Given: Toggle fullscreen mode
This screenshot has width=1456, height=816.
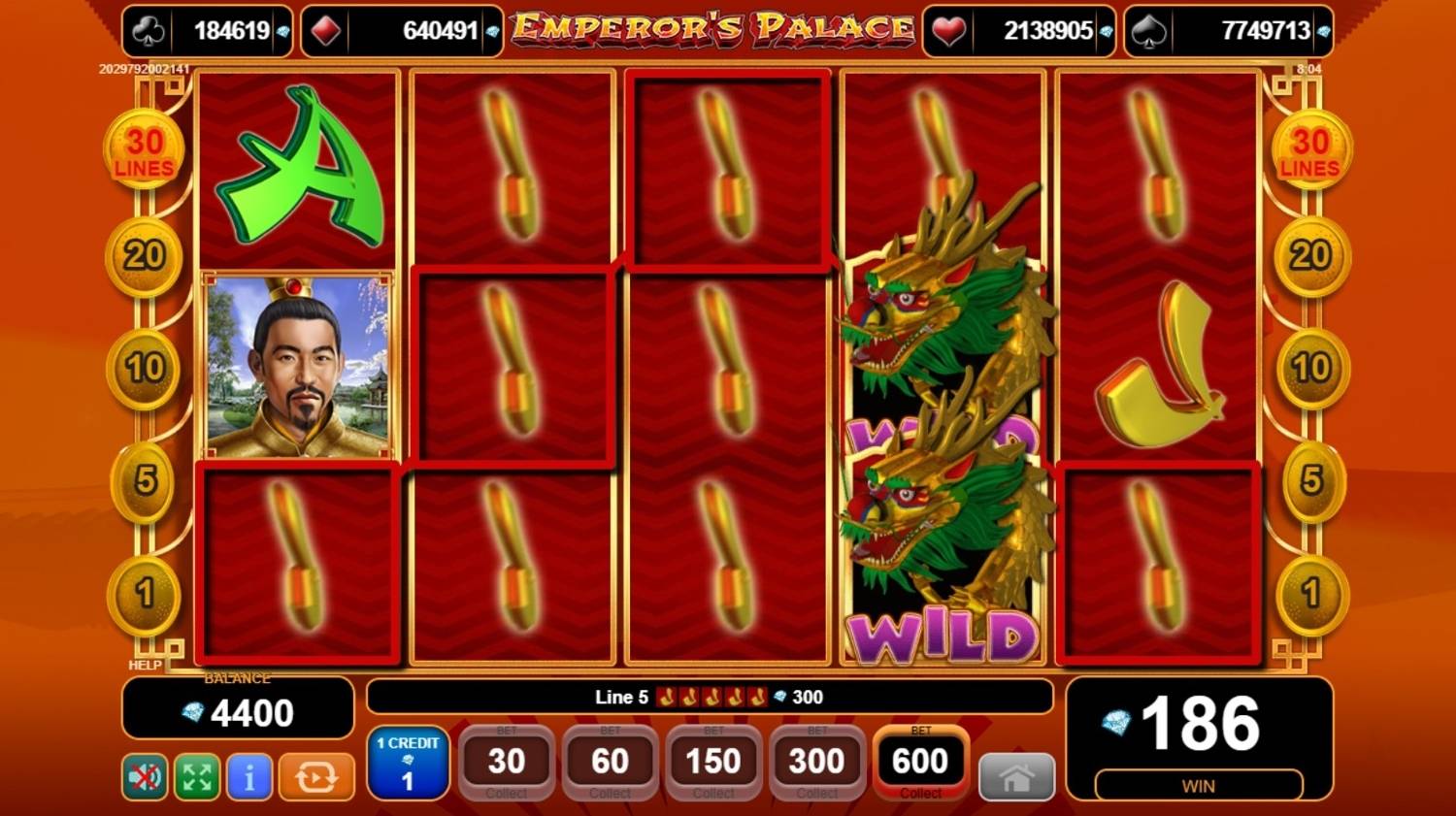Looking at the screenshot, I should pyautogui.click(x=195, y=777).
